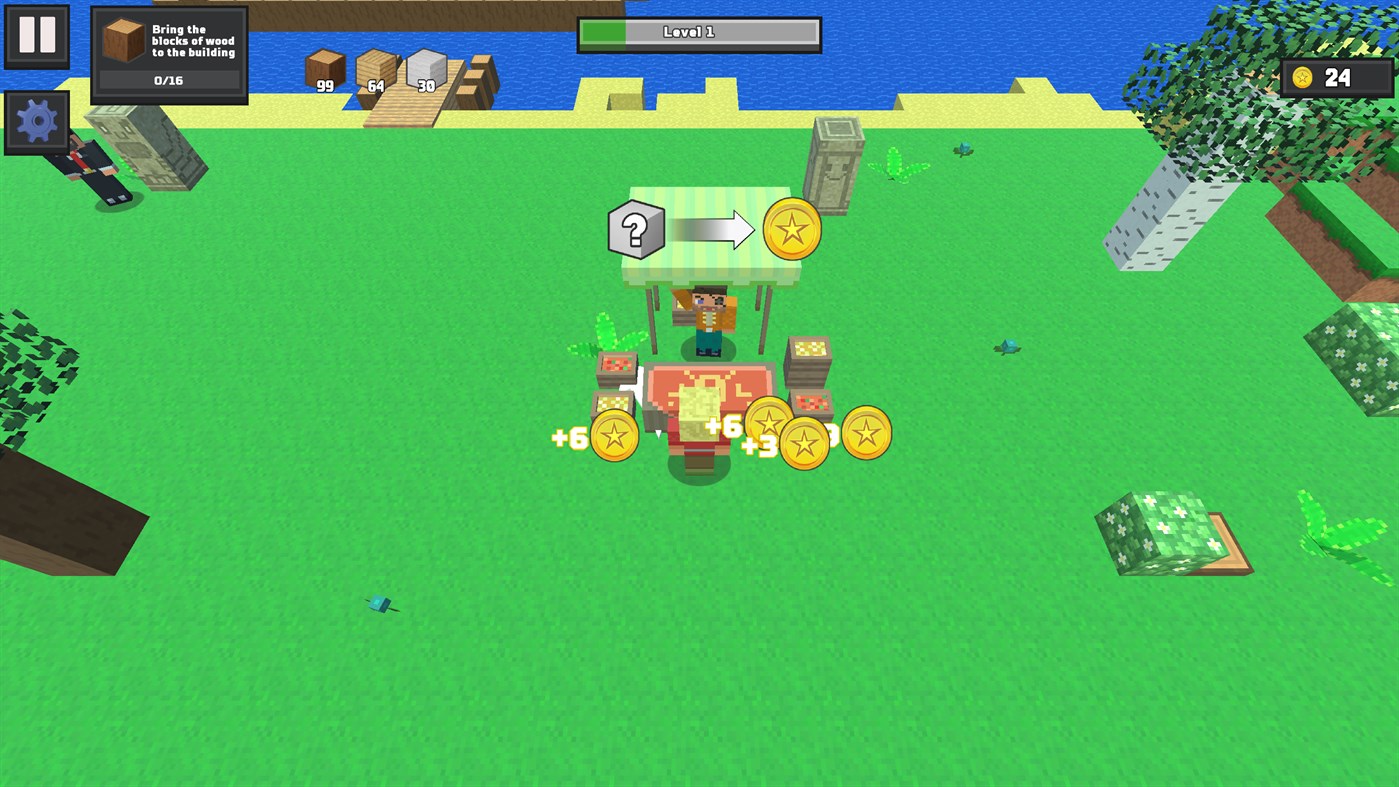Collect the +6 coin near the carpet's left side
The width and height of the screenshot is (1399, 787).
(x=613, y=434)
